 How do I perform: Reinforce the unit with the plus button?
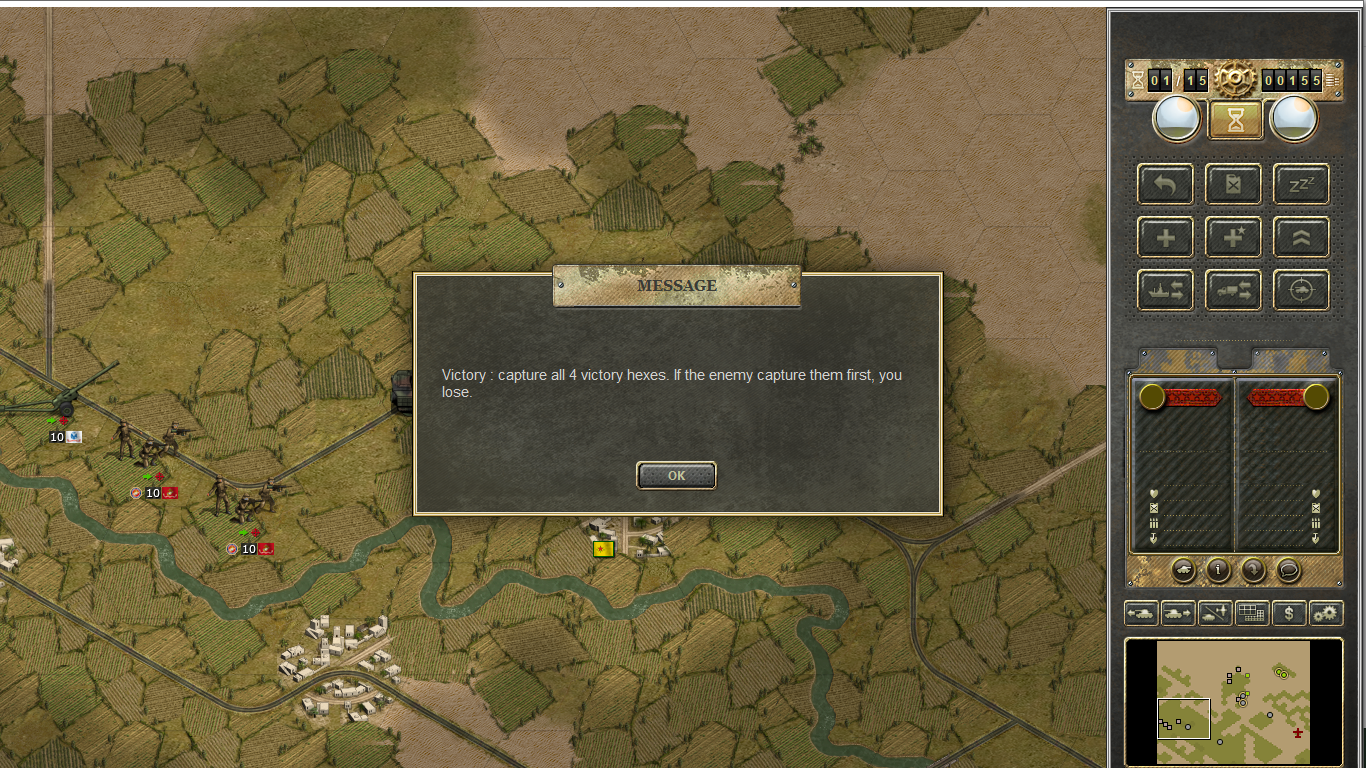(1165, 238)
